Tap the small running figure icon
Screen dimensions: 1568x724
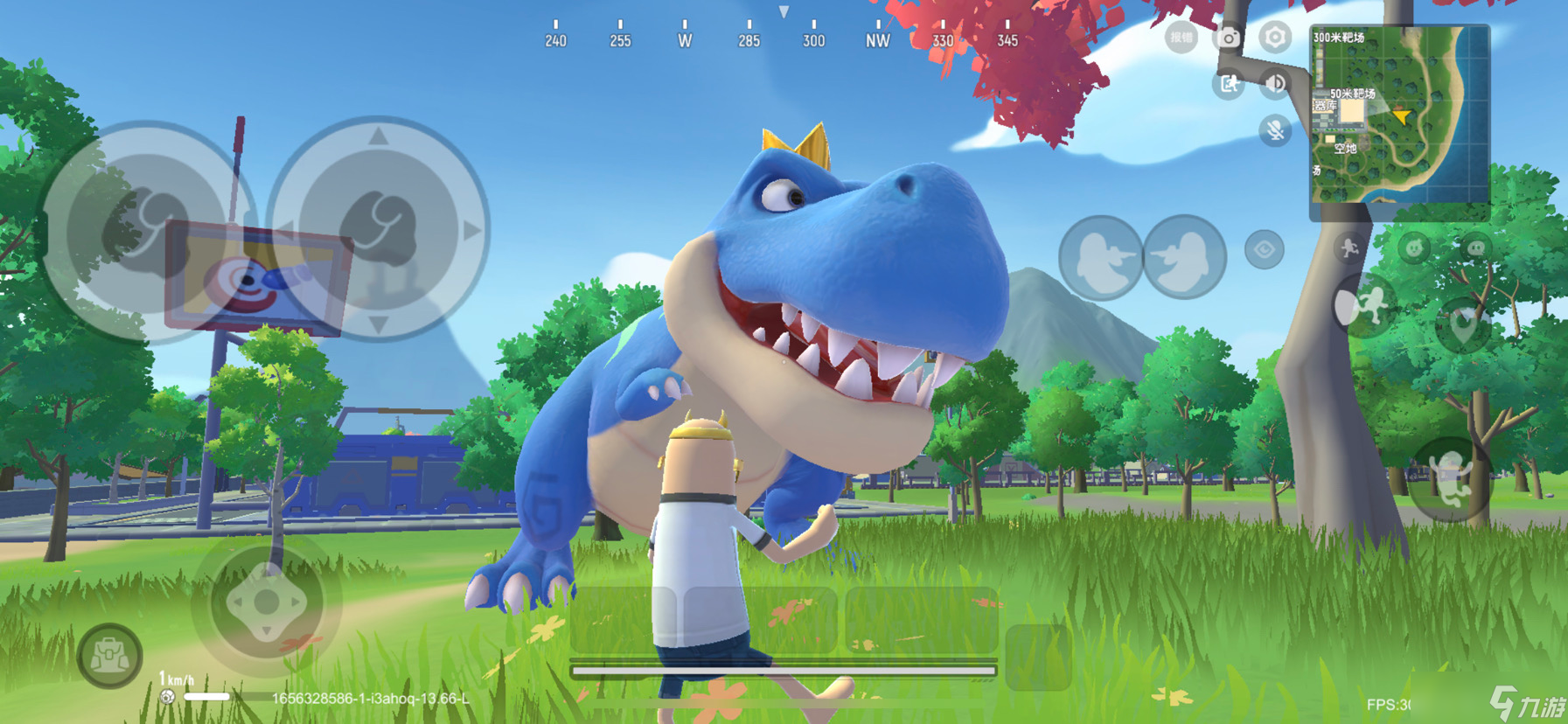pos(1349,248)
